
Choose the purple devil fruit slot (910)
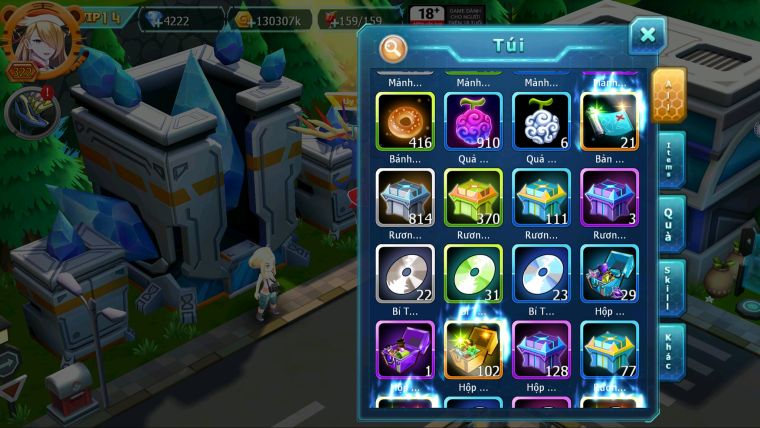point(473,121)
